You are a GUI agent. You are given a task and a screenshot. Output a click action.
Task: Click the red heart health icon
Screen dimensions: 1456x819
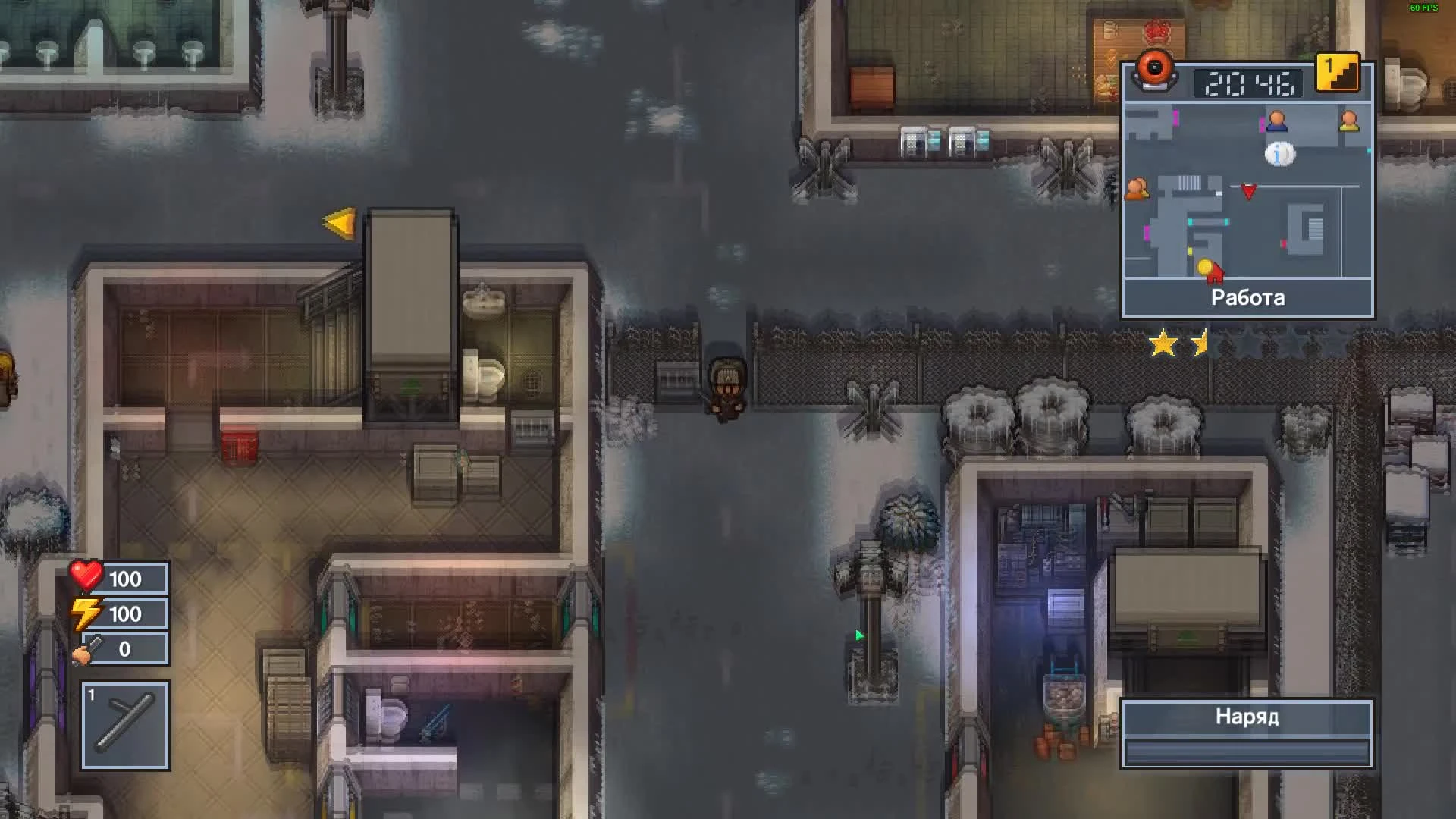coord(83,579)
